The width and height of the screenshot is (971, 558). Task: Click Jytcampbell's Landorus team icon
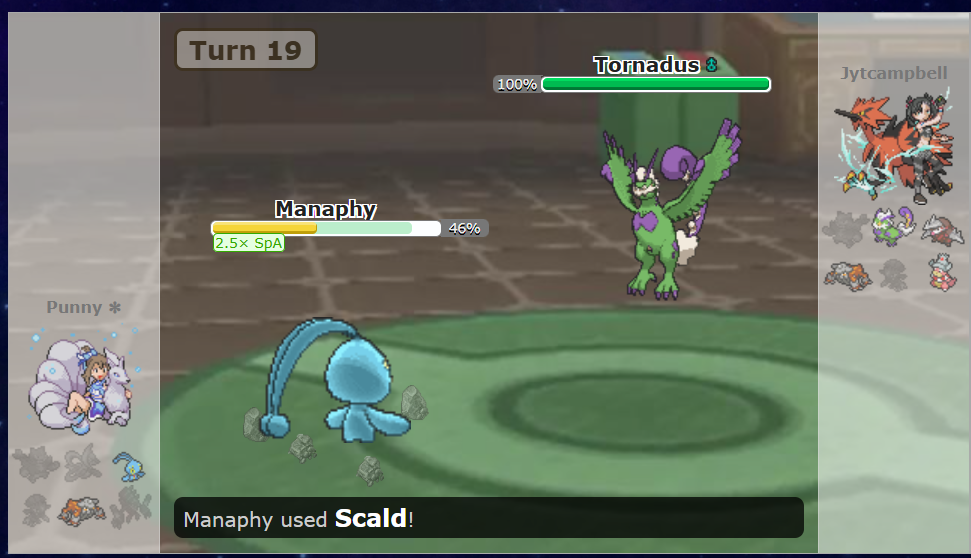[847, 274]
